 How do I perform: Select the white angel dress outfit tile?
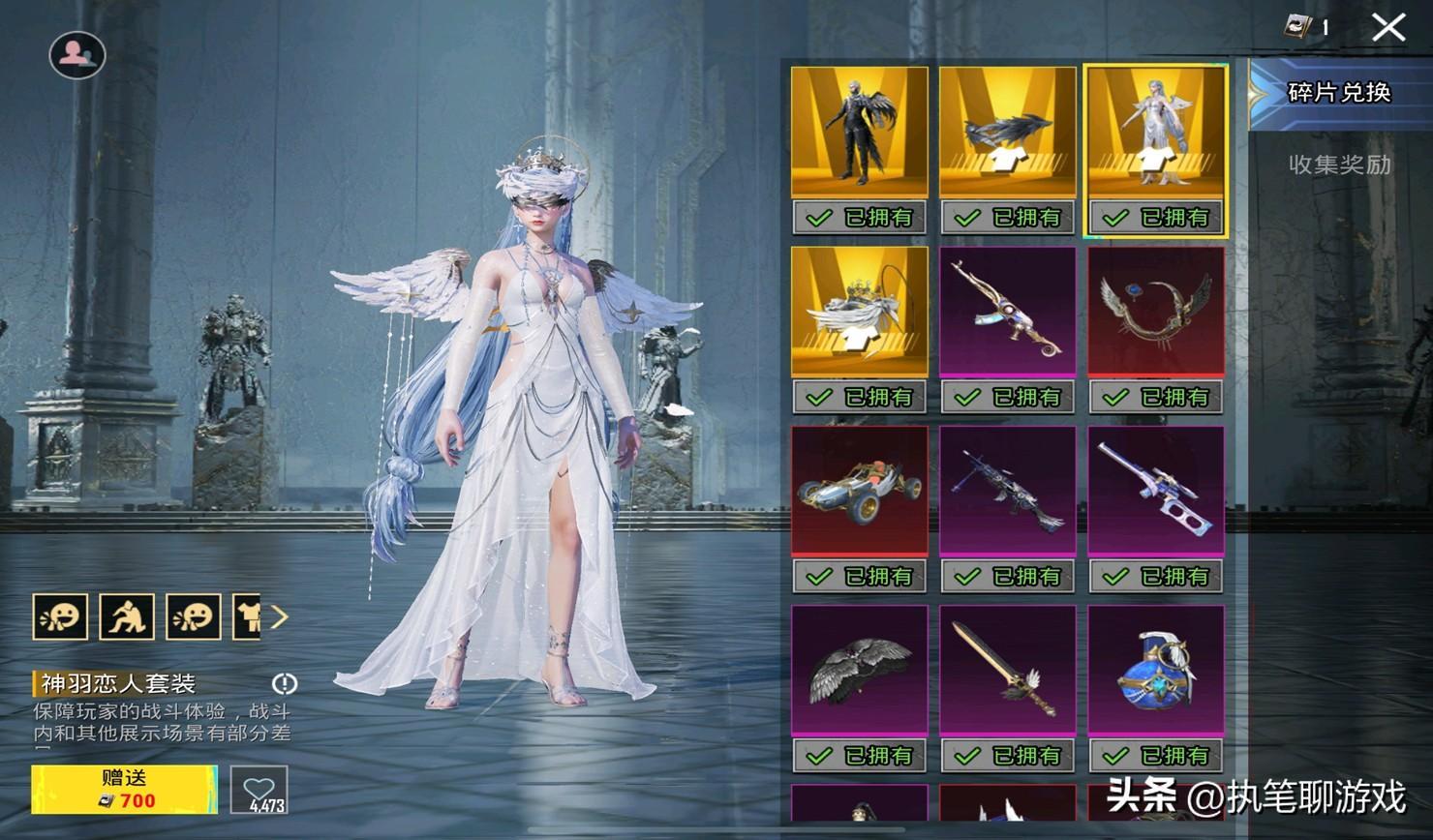click(x=1155, y=133)
